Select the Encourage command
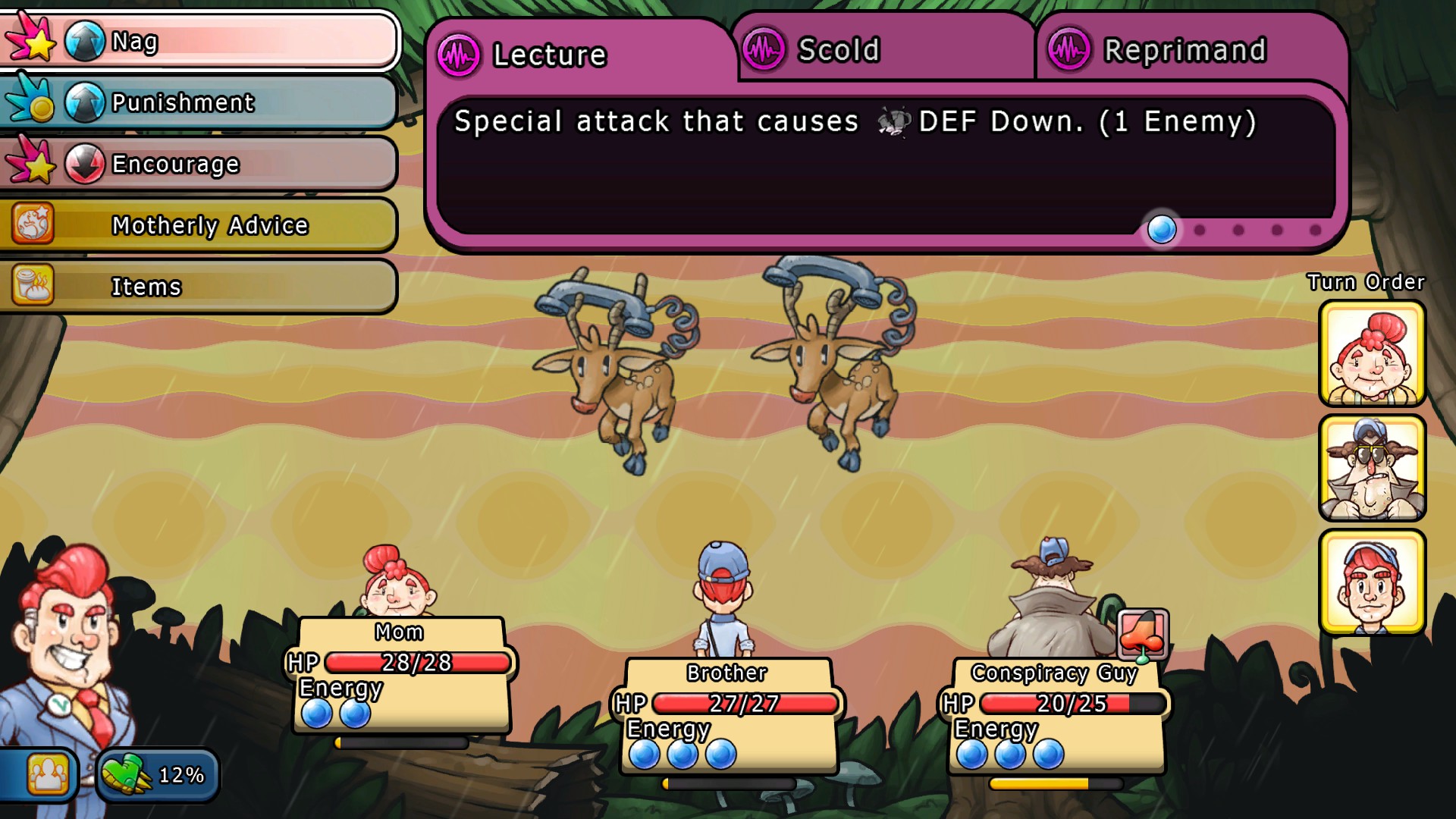The width and height of the screenshot is (1456, 819). pyautogui.click(x=199, y=164)
